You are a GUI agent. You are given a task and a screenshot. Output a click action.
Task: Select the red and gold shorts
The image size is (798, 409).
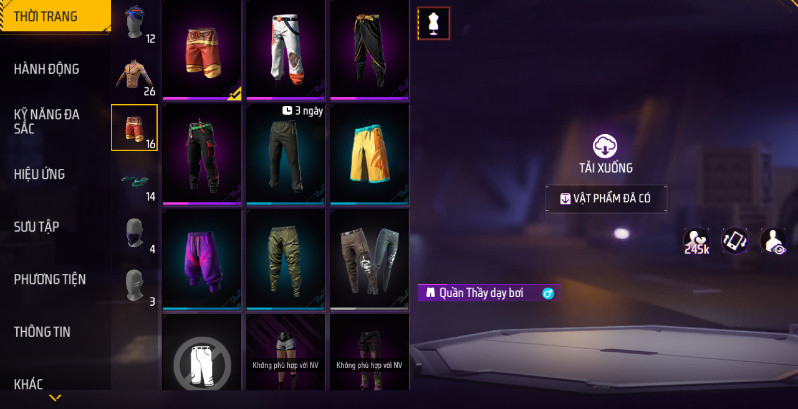[x=201, y=49]
